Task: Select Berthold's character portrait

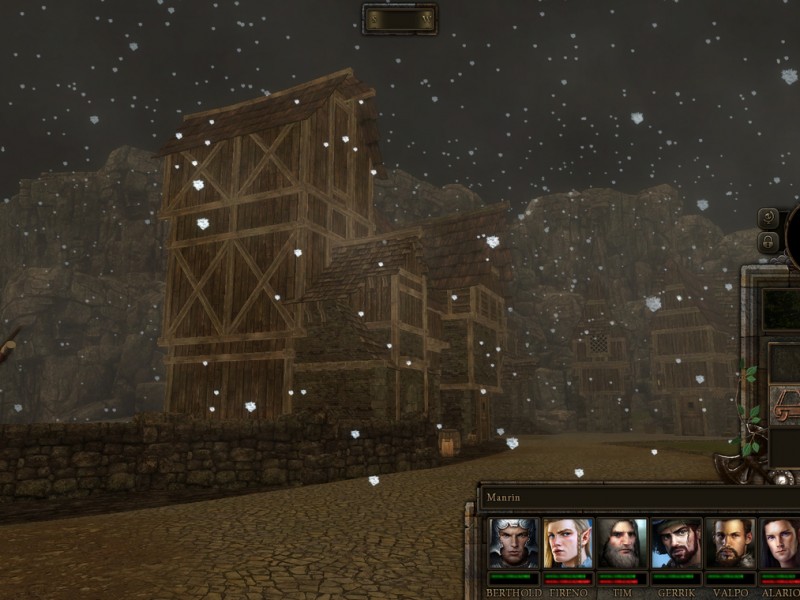Action: point(514,543)
